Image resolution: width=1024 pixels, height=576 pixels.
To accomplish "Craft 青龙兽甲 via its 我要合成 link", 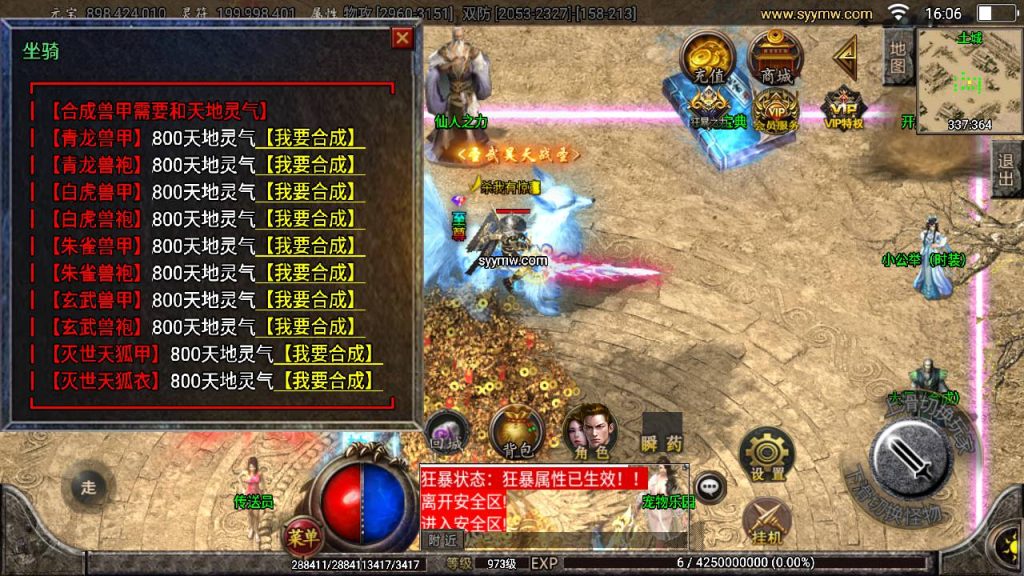I will 310,138.
